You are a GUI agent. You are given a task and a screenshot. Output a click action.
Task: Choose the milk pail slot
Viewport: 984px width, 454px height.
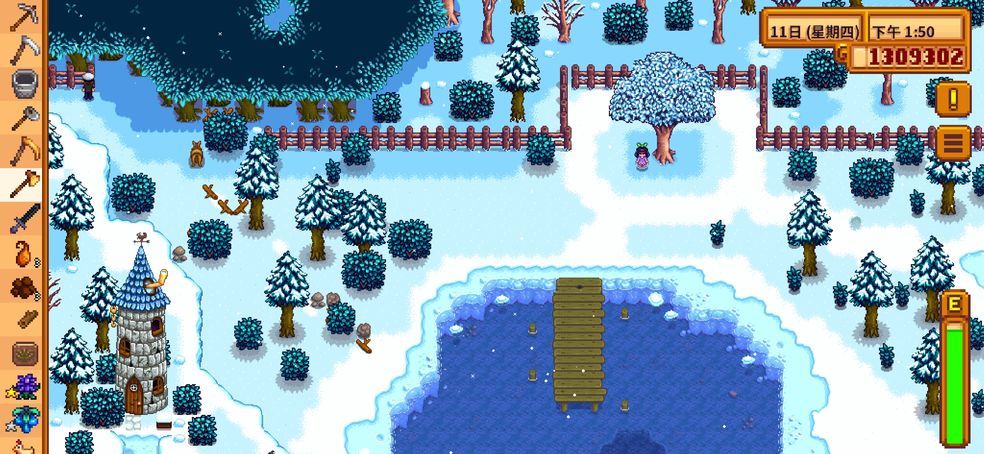[23, 82]
